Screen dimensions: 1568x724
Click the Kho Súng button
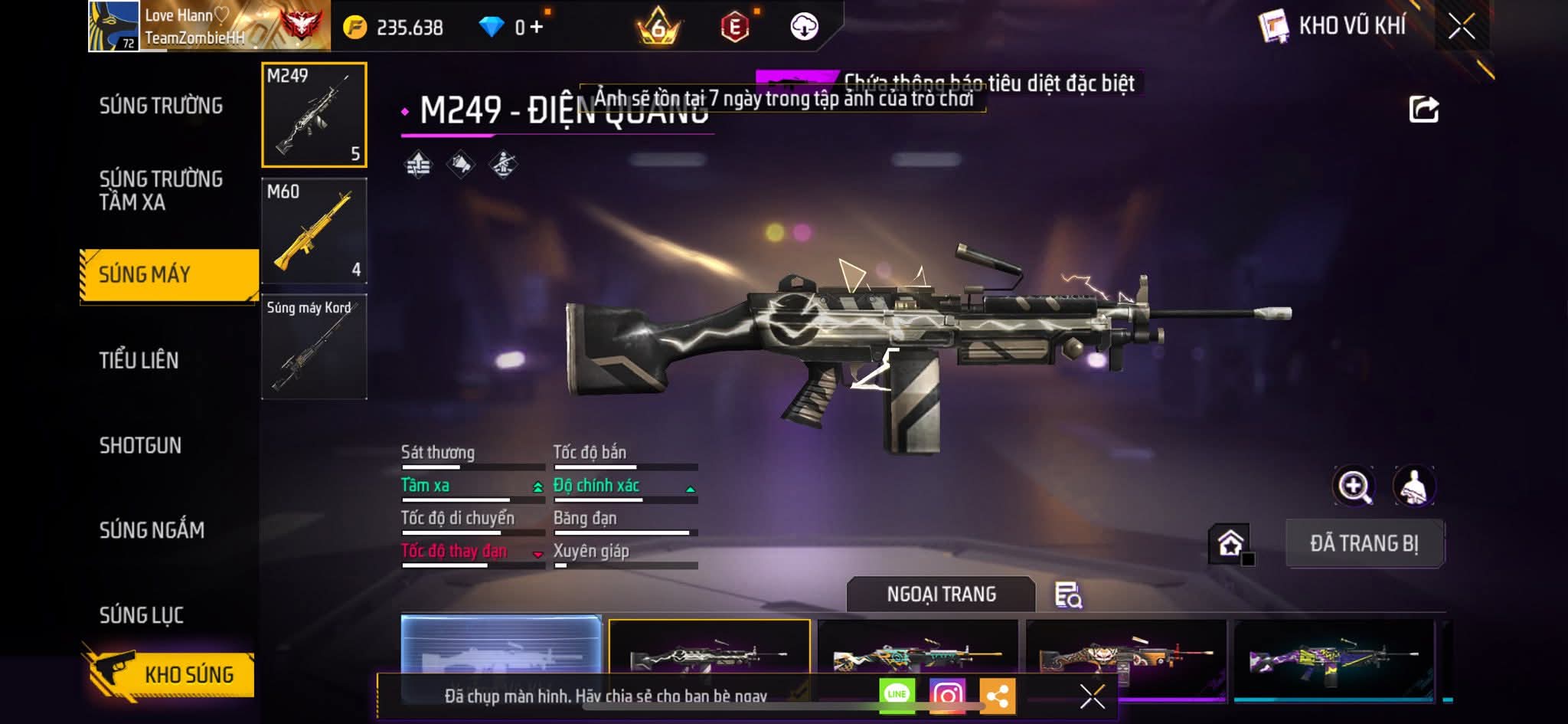pos(170,673)
